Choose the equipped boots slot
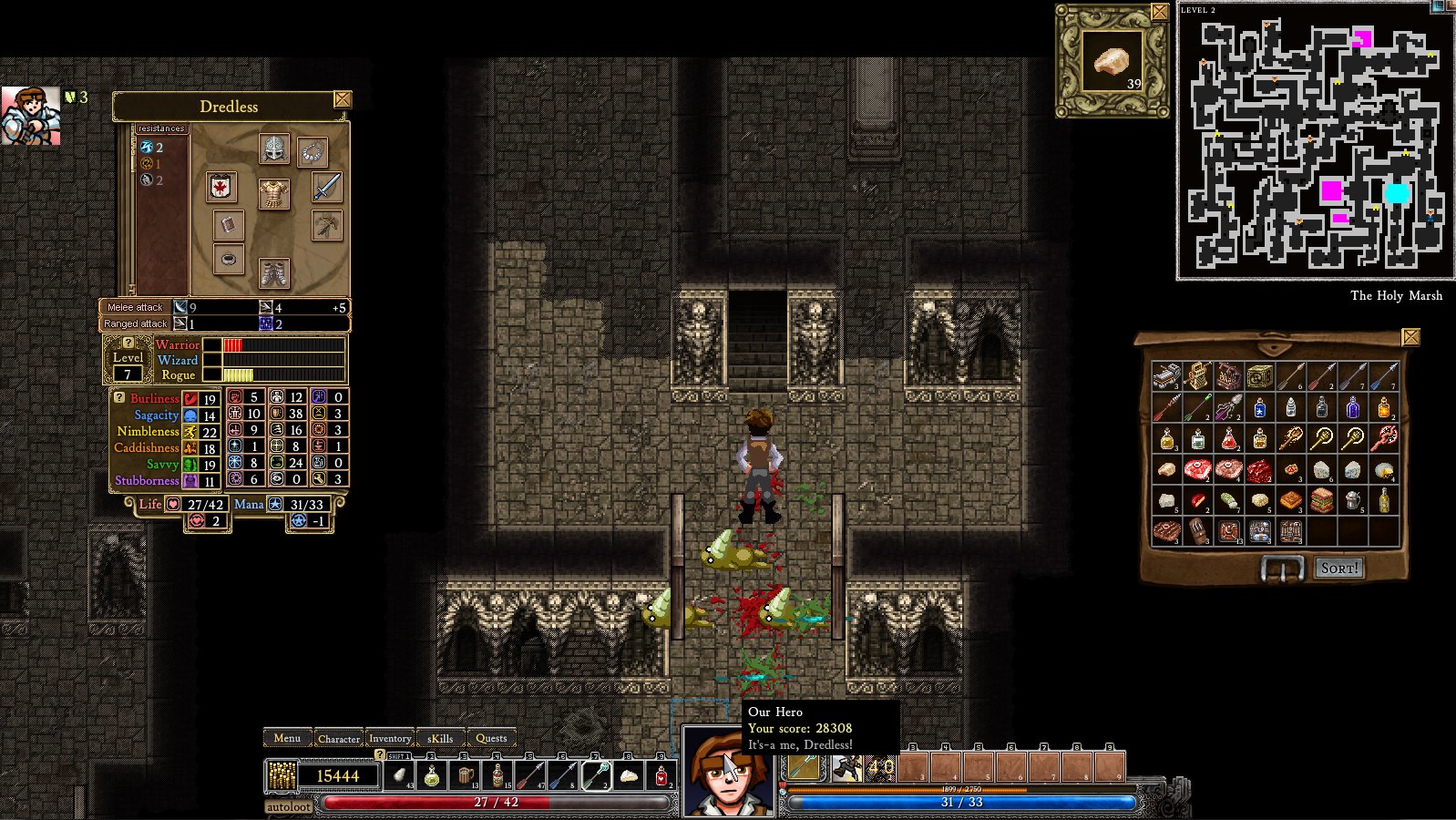 point(273,272)
